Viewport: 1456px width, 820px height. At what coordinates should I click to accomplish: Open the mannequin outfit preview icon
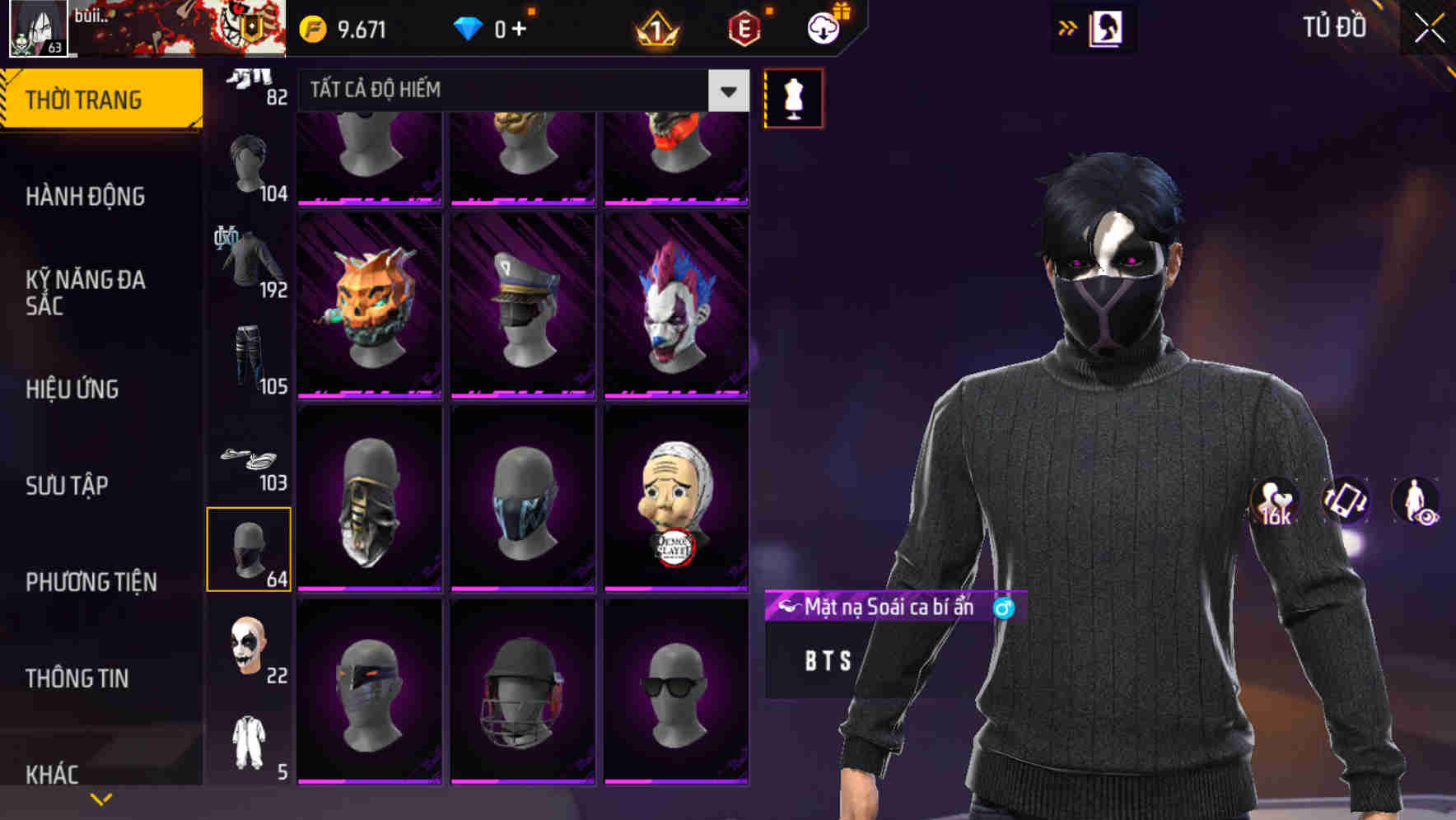tap(792, 97)
